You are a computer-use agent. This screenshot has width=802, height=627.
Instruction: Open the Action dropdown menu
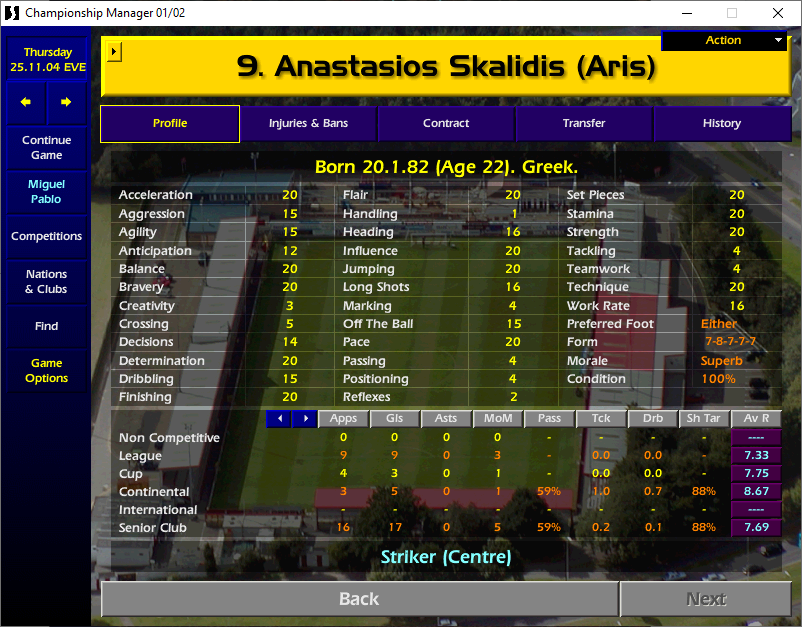(724, 40)
